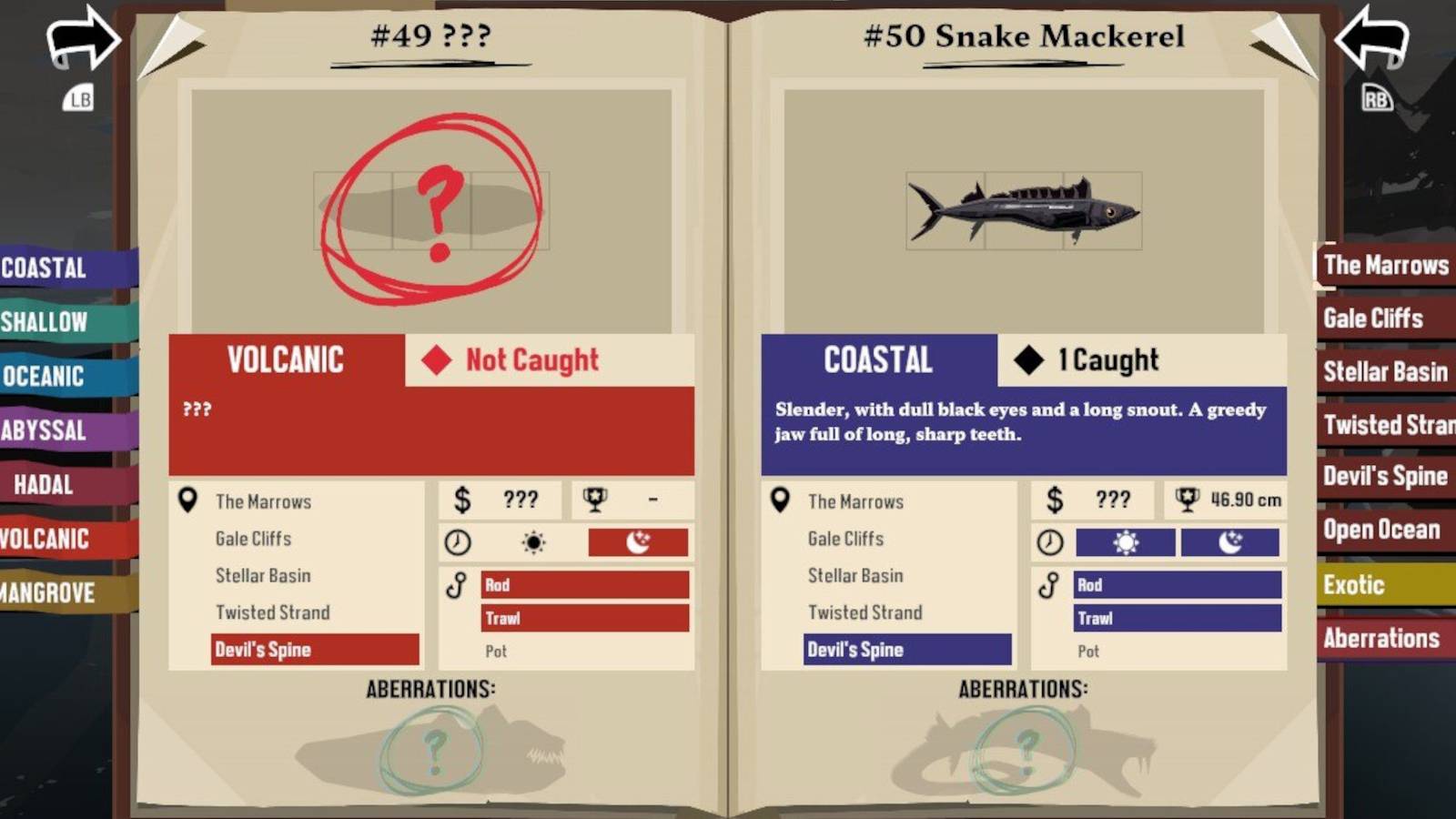This screenshot has height=819, width=1456.
Task: Click the clock icon on the Snake Mackerel entry
Action: click(x=1053, y=542)
